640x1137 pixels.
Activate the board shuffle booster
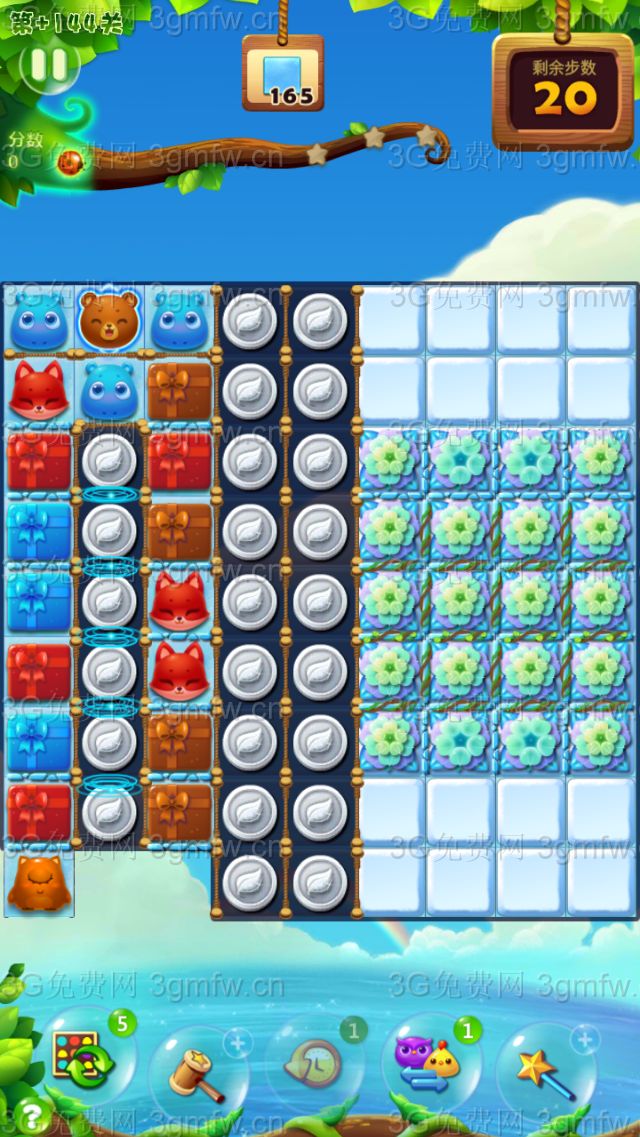78,1060
